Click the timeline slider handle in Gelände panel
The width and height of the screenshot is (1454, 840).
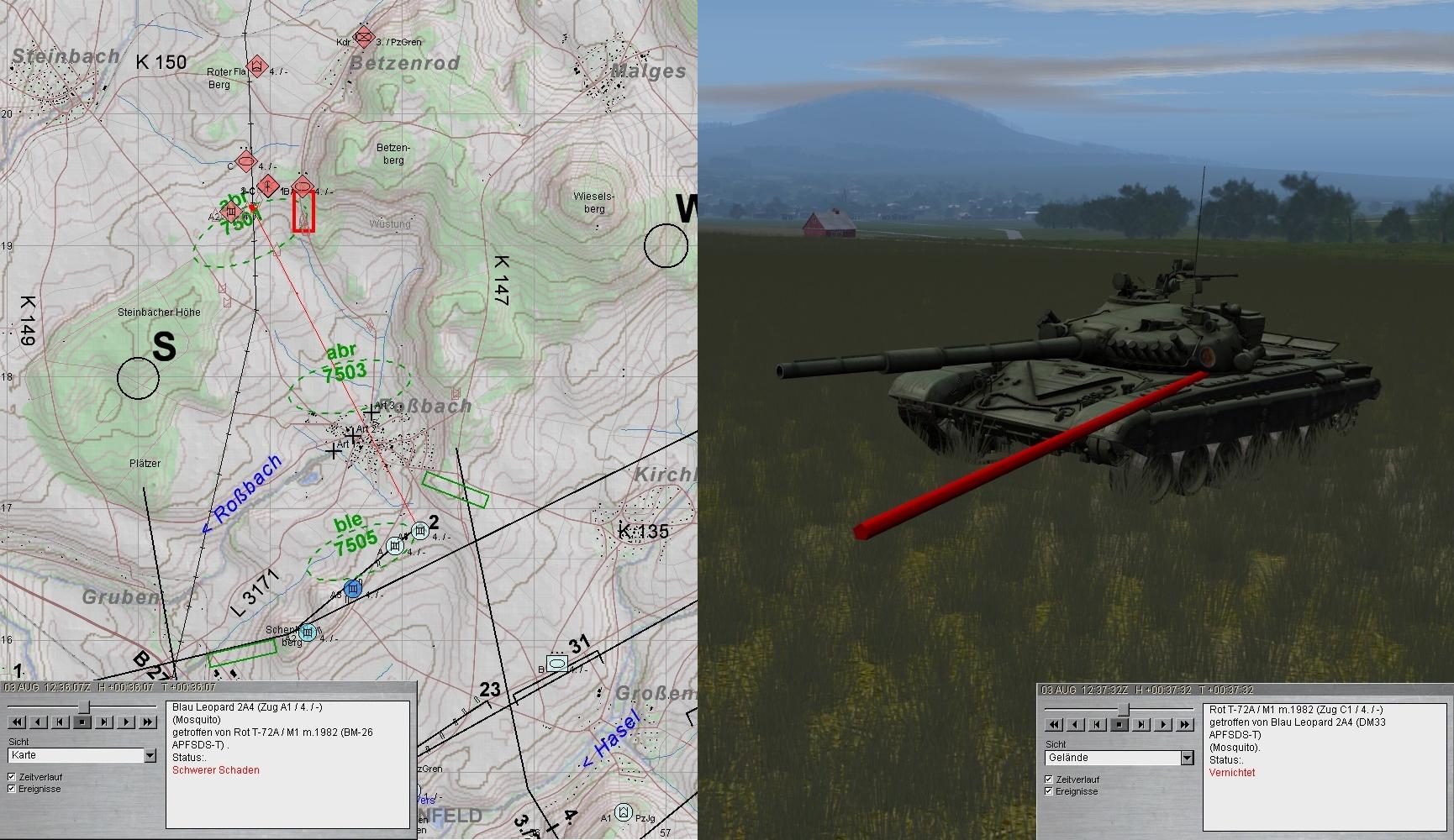click(x=1122, y=710)
